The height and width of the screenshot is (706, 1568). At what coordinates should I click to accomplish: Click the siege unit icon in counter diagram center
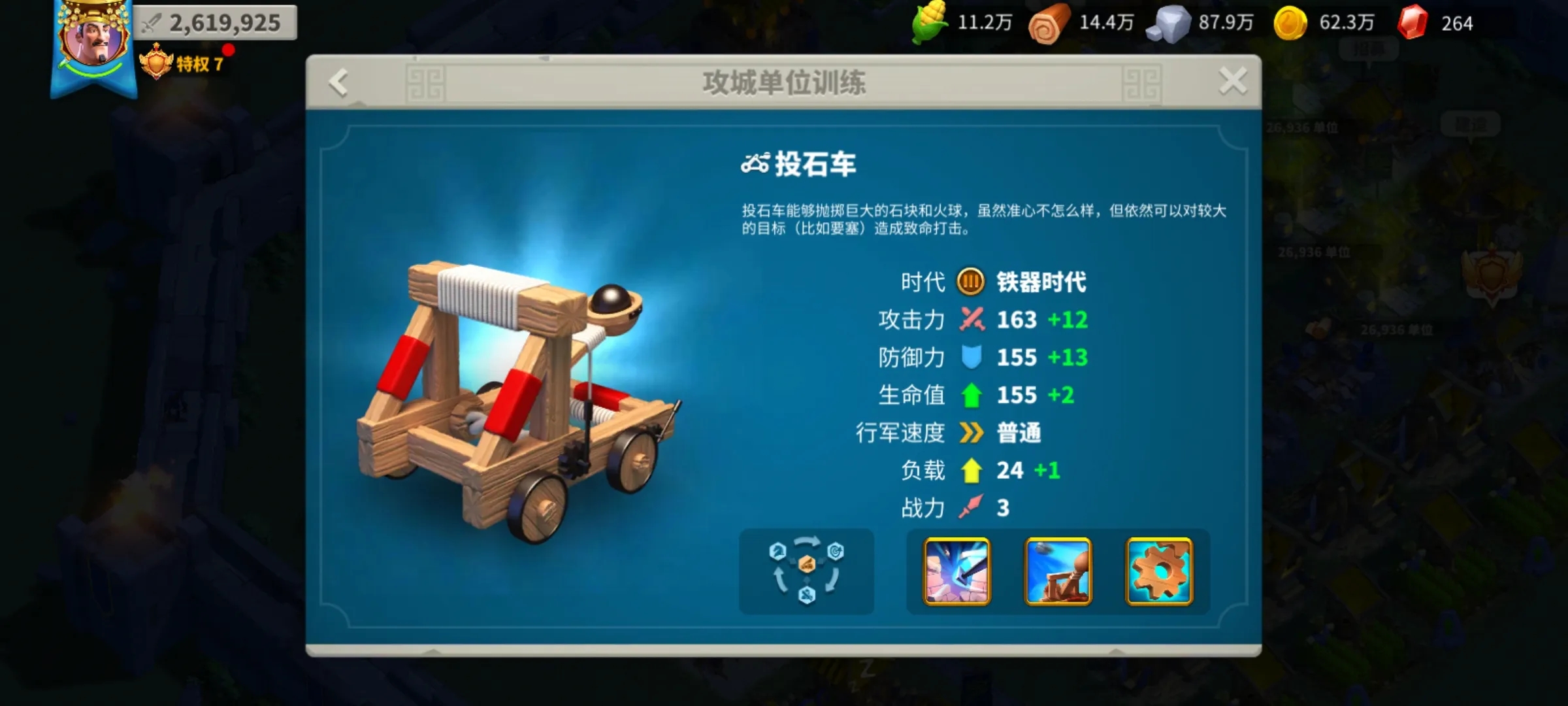[x=807, y=563]
